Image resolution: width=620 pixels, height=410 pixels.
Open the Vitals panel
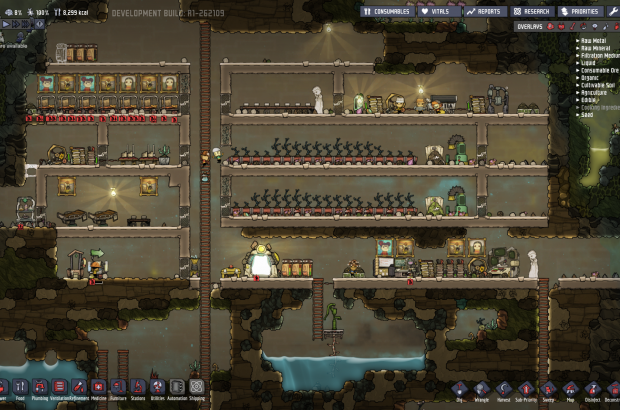coord(436,11)
